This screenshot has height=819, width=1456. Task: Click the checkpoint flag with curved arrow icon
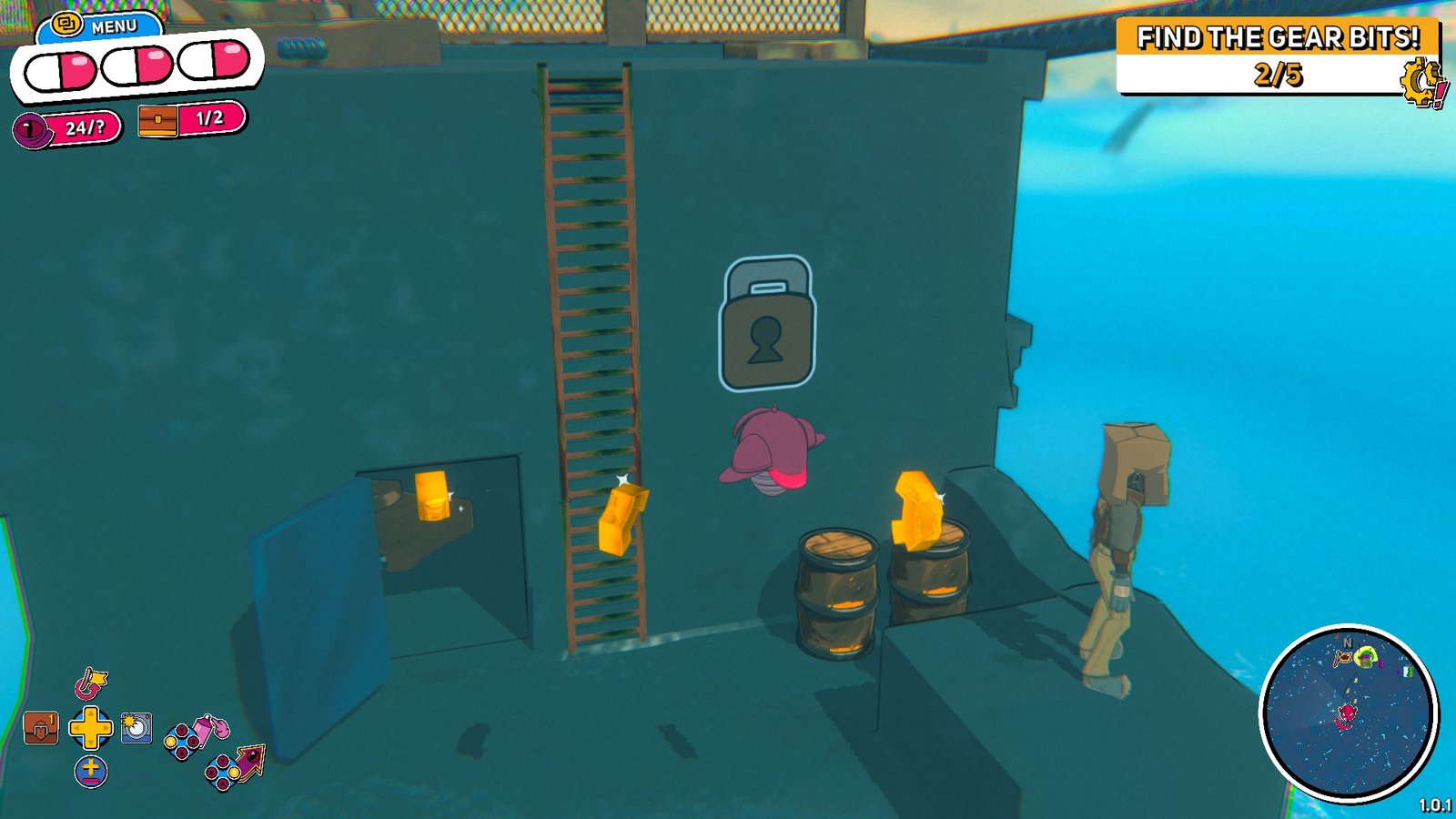point(90,683)
